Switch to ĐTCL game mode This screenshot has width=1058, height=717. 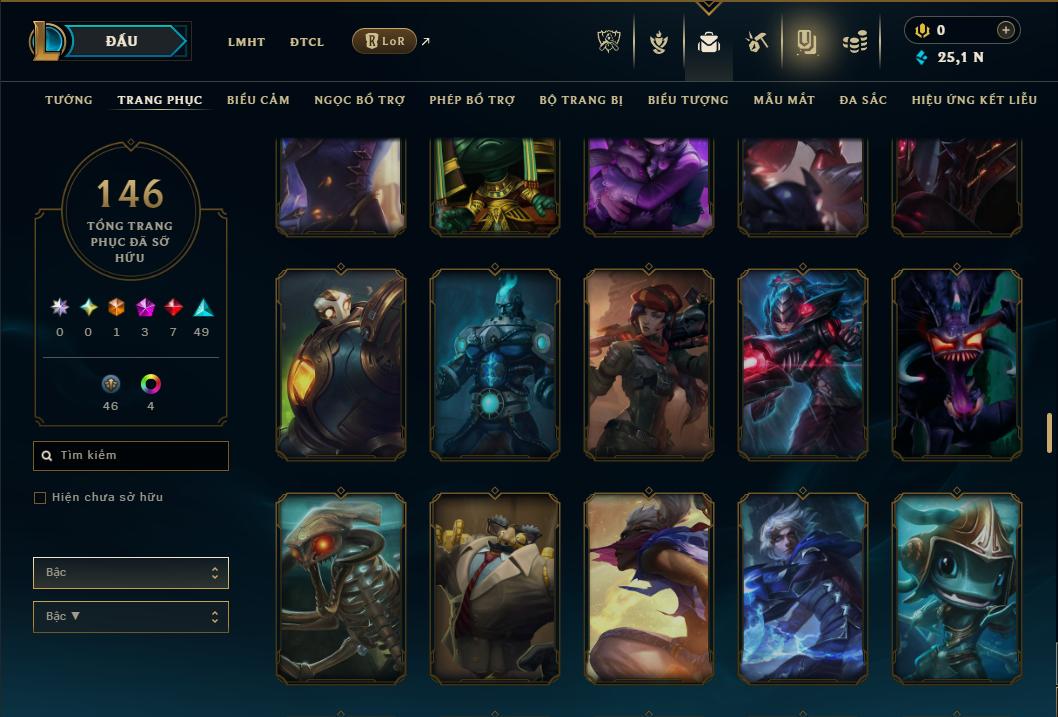coord(307,42)
